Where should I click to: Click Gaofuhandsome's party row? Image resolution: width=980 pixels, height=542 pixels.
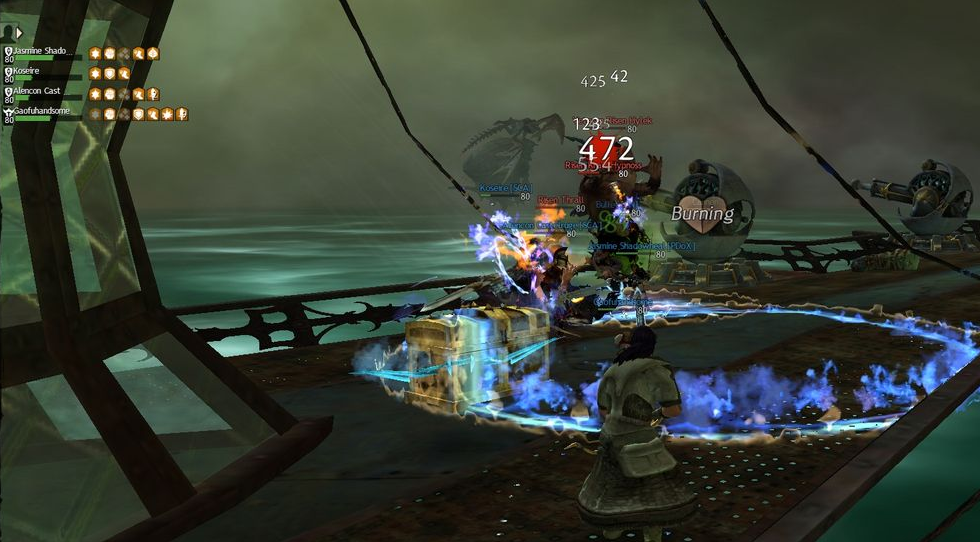coord(42,112)
